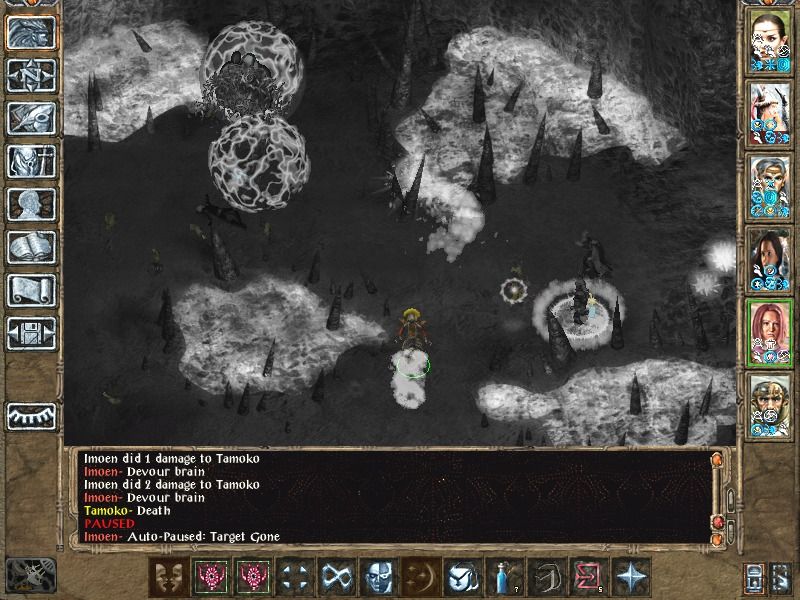Activate the four-pointed star button
Viewport: 800px width, 600px height.
click(x=632, y=577)
